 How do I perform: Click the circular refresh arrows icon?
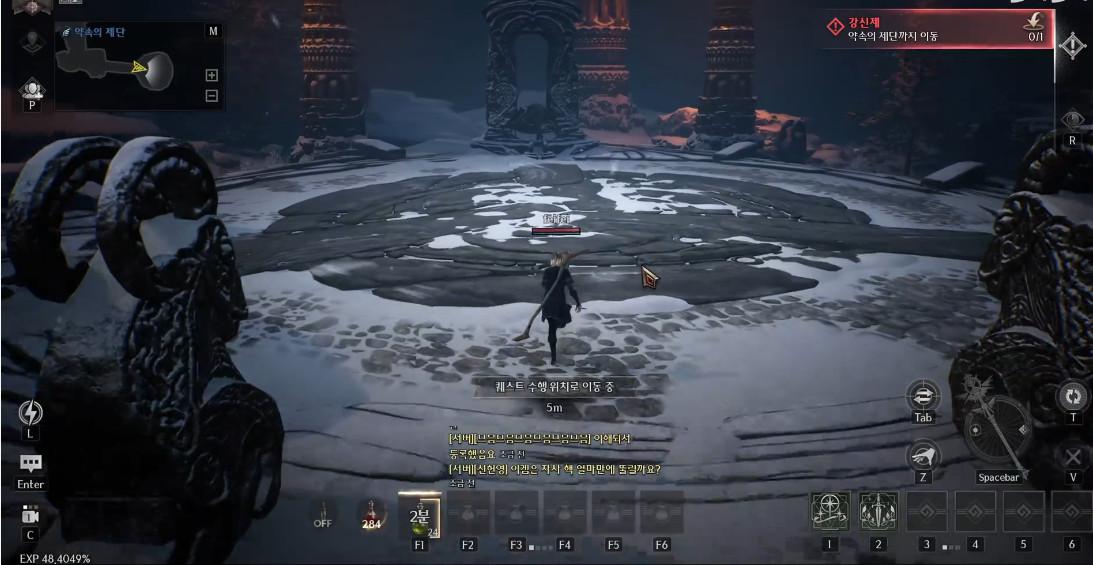pos(1073,396)
